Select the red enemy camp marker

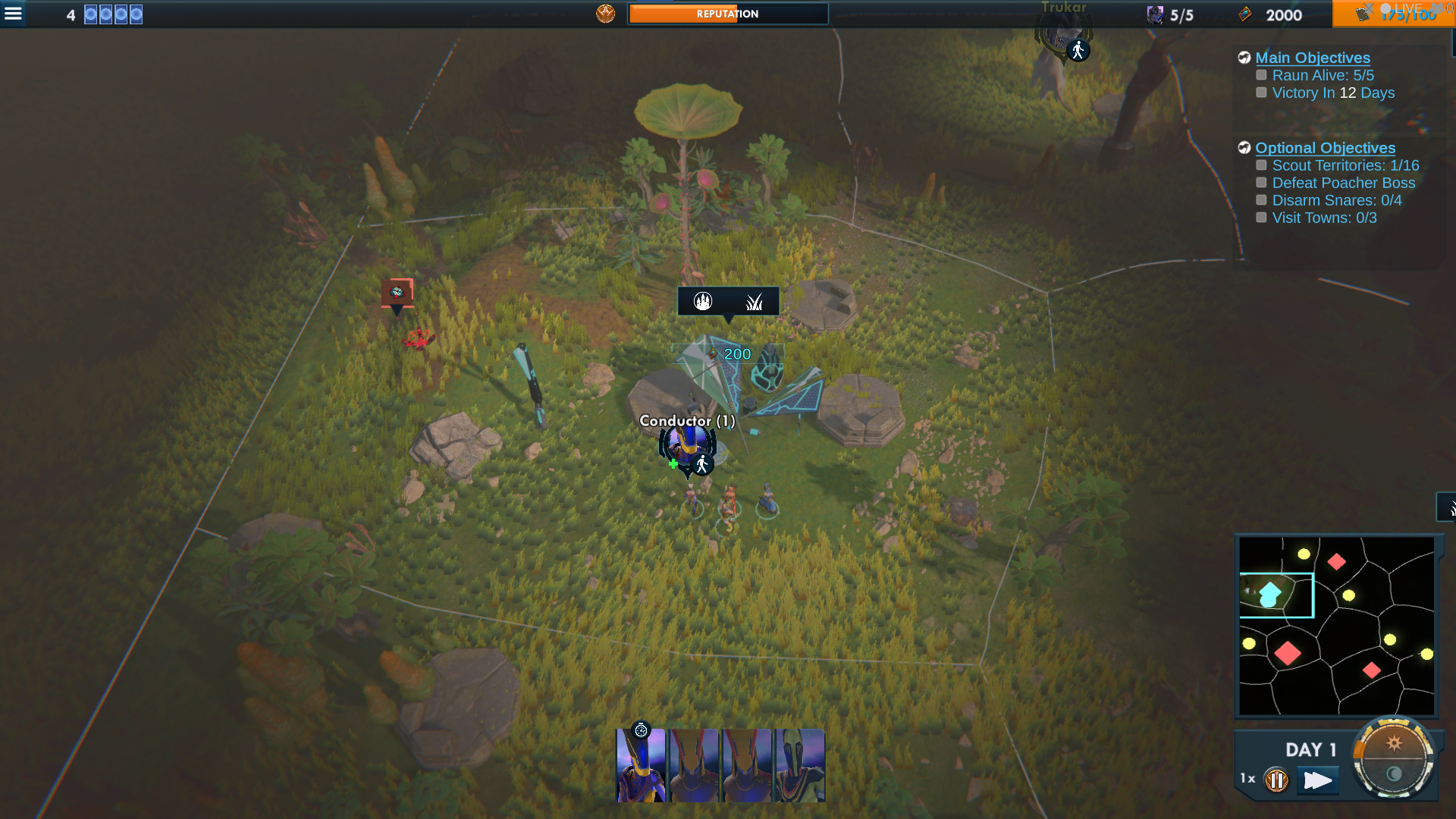397,292
